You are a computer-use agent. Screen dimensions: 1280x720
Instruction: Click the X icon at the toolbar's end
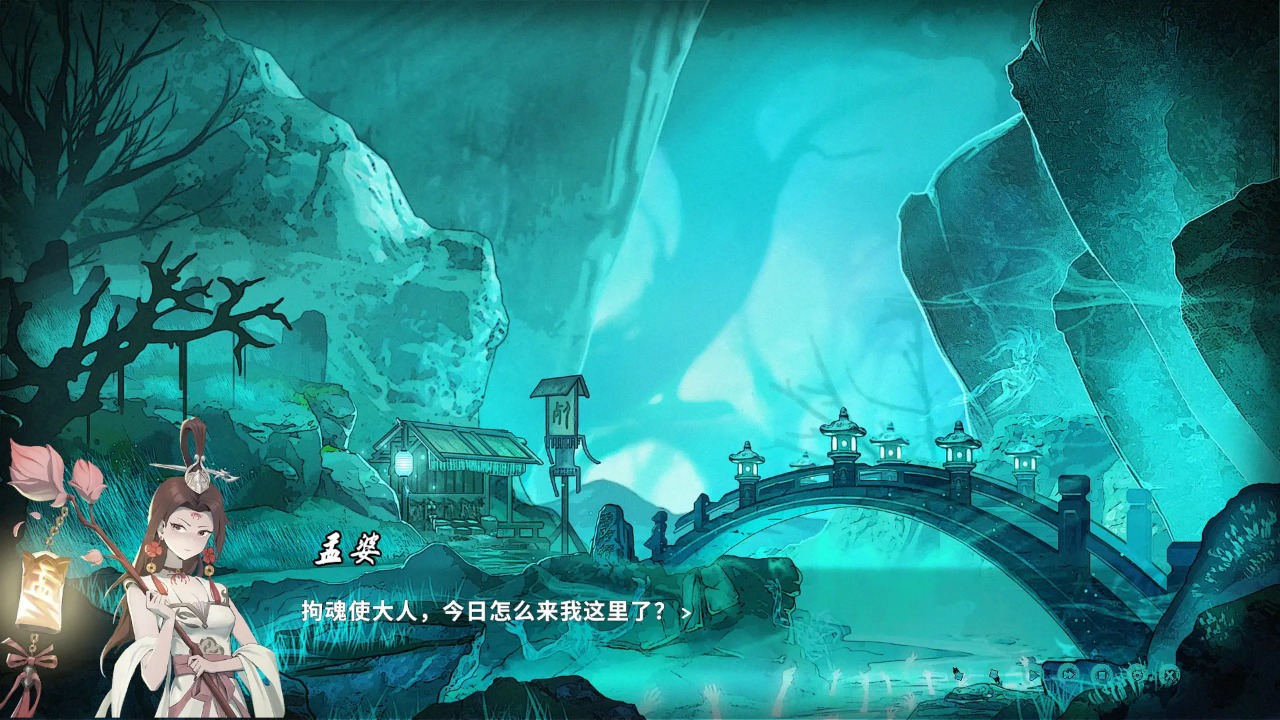pos(1171,674)
